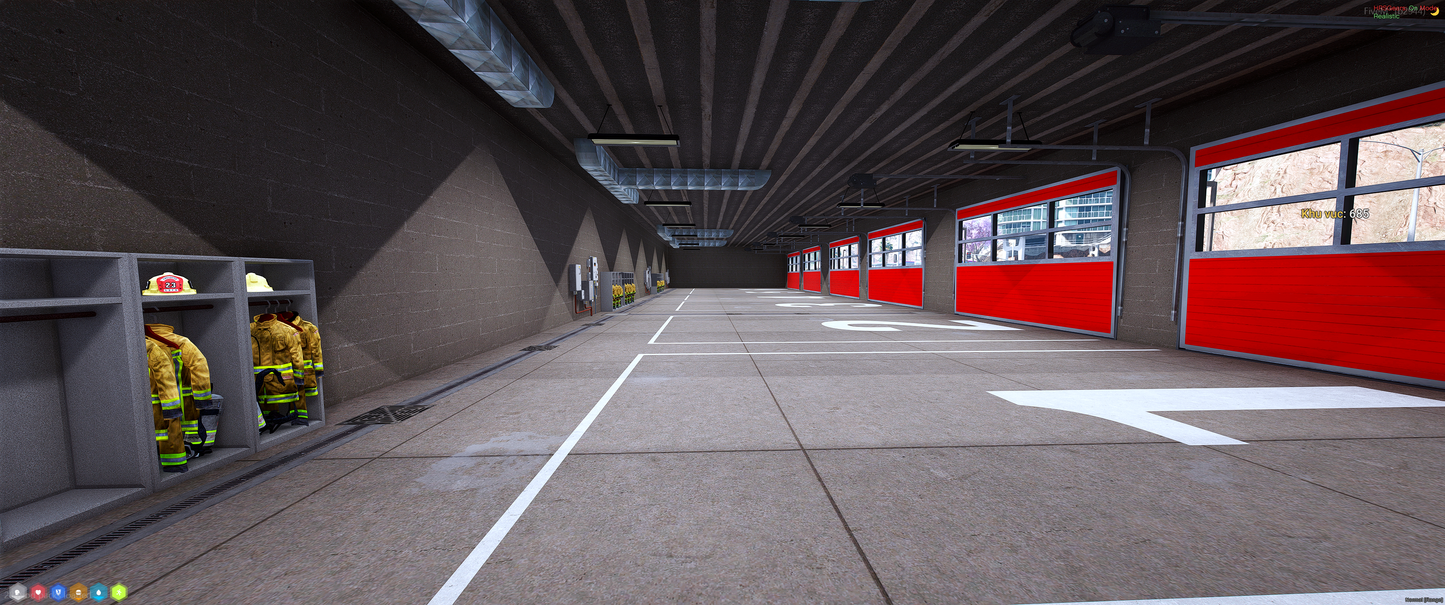This screenshot has width=1445, height=605.
Task: Select the green running stamina hexagon
Action: pos(120,592)
